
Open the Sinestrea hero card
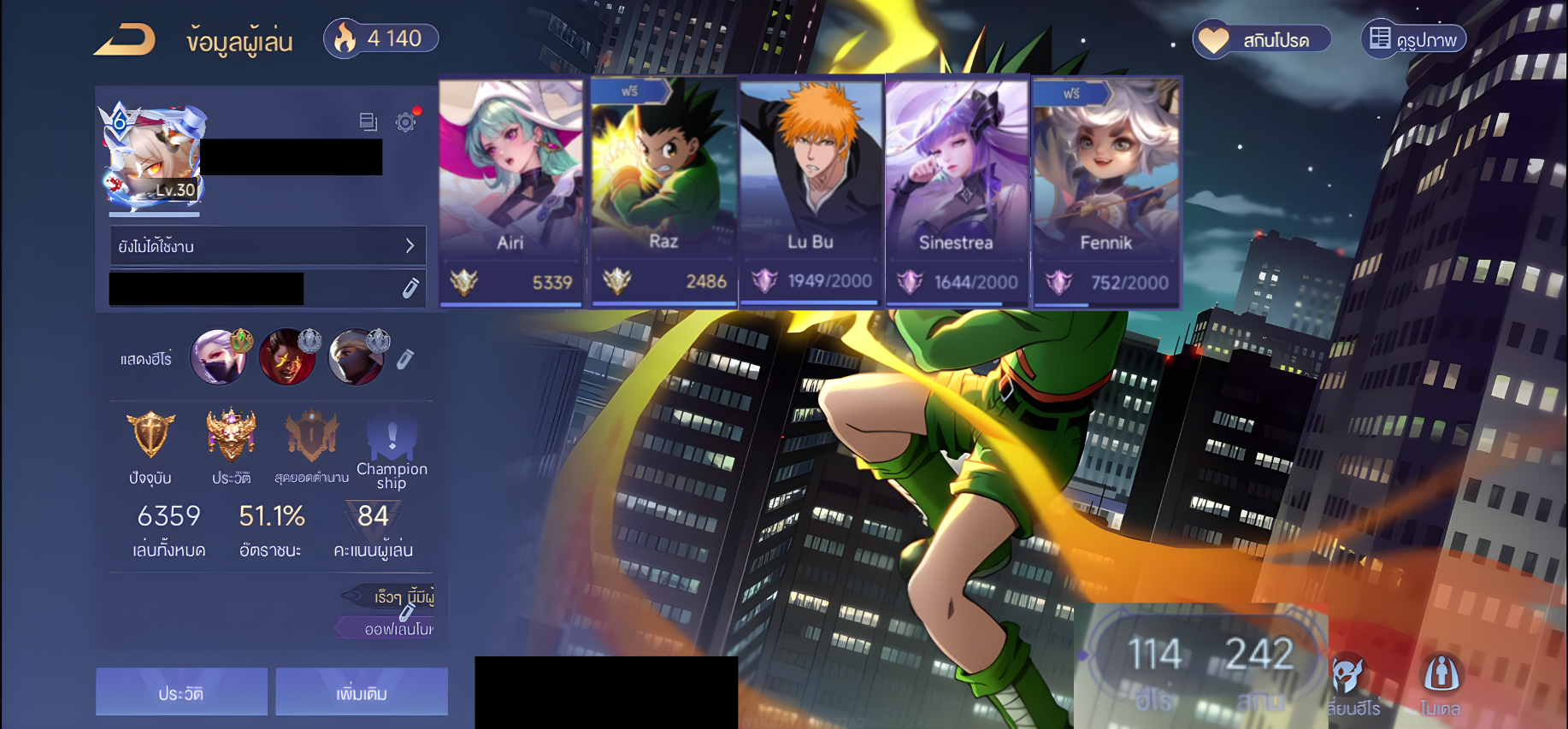[957, 192]
